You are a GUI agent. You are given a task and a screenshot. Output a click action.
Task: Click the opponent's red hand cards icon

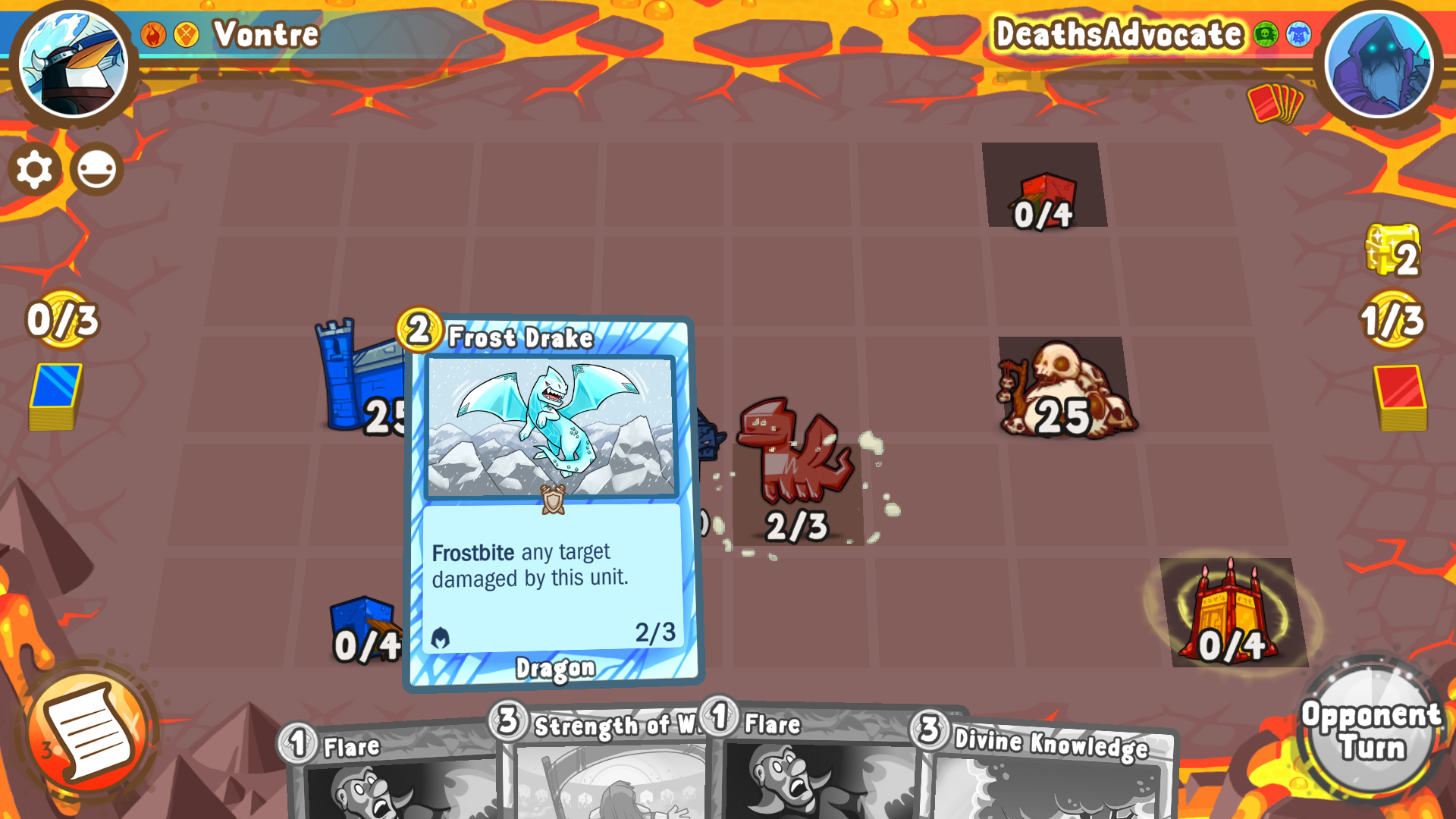tap(1276, 103)
